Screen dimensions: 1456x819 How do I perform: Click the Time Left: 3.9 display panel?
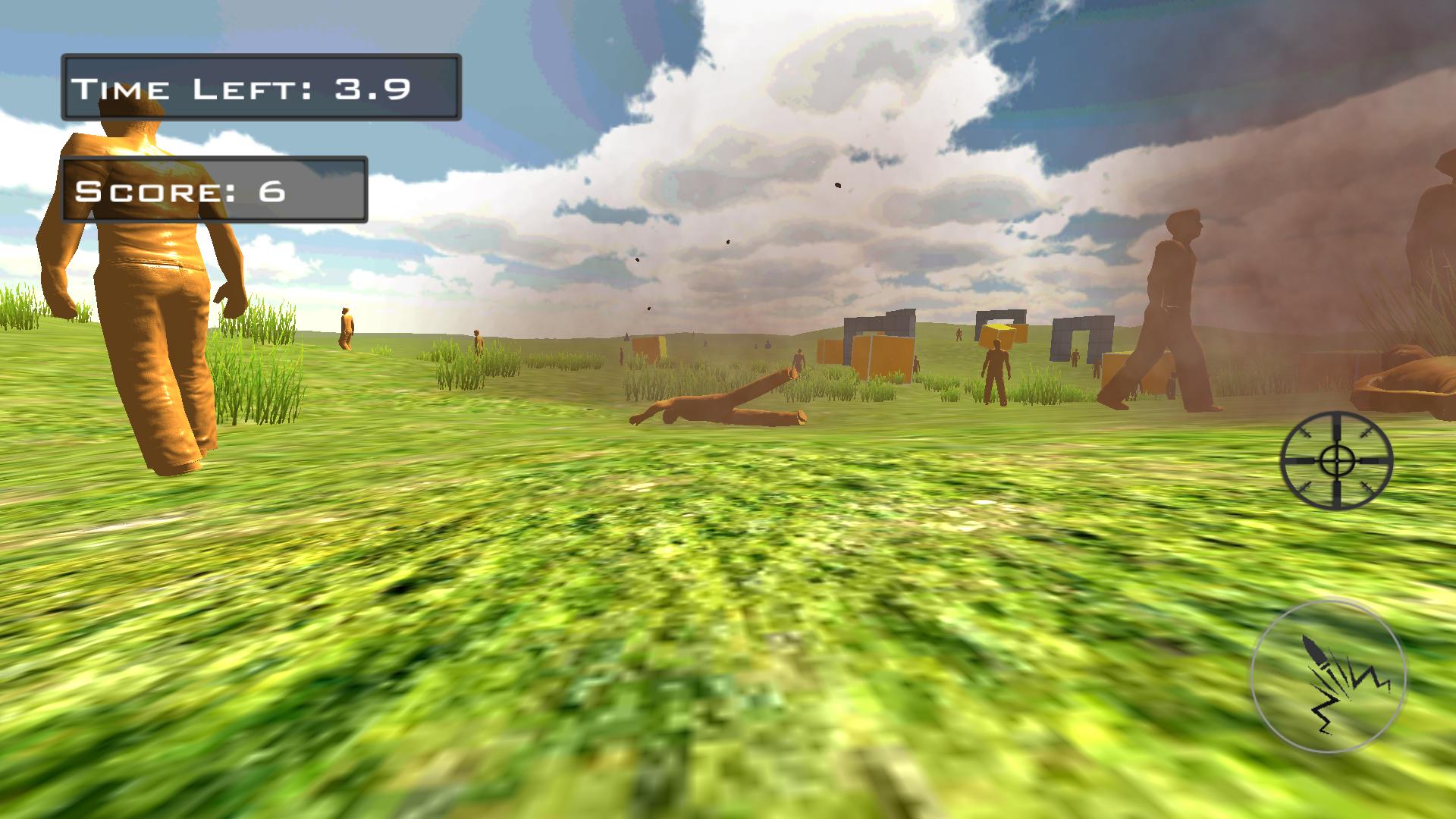pyautogui.click(x=262, y=86)
